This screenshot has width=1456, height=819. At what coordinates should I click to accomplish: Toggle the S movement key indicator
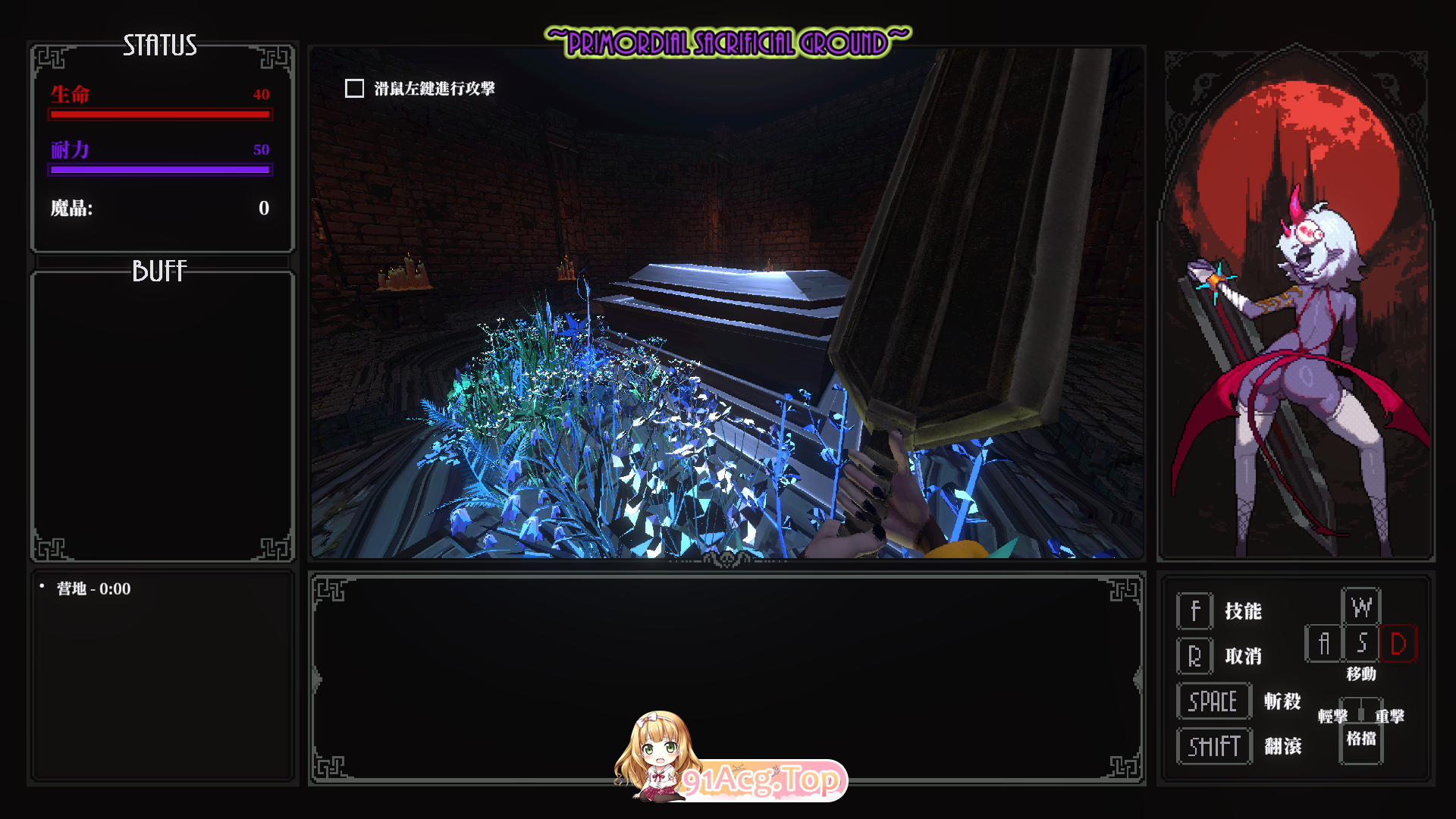tap(1362, 644)
